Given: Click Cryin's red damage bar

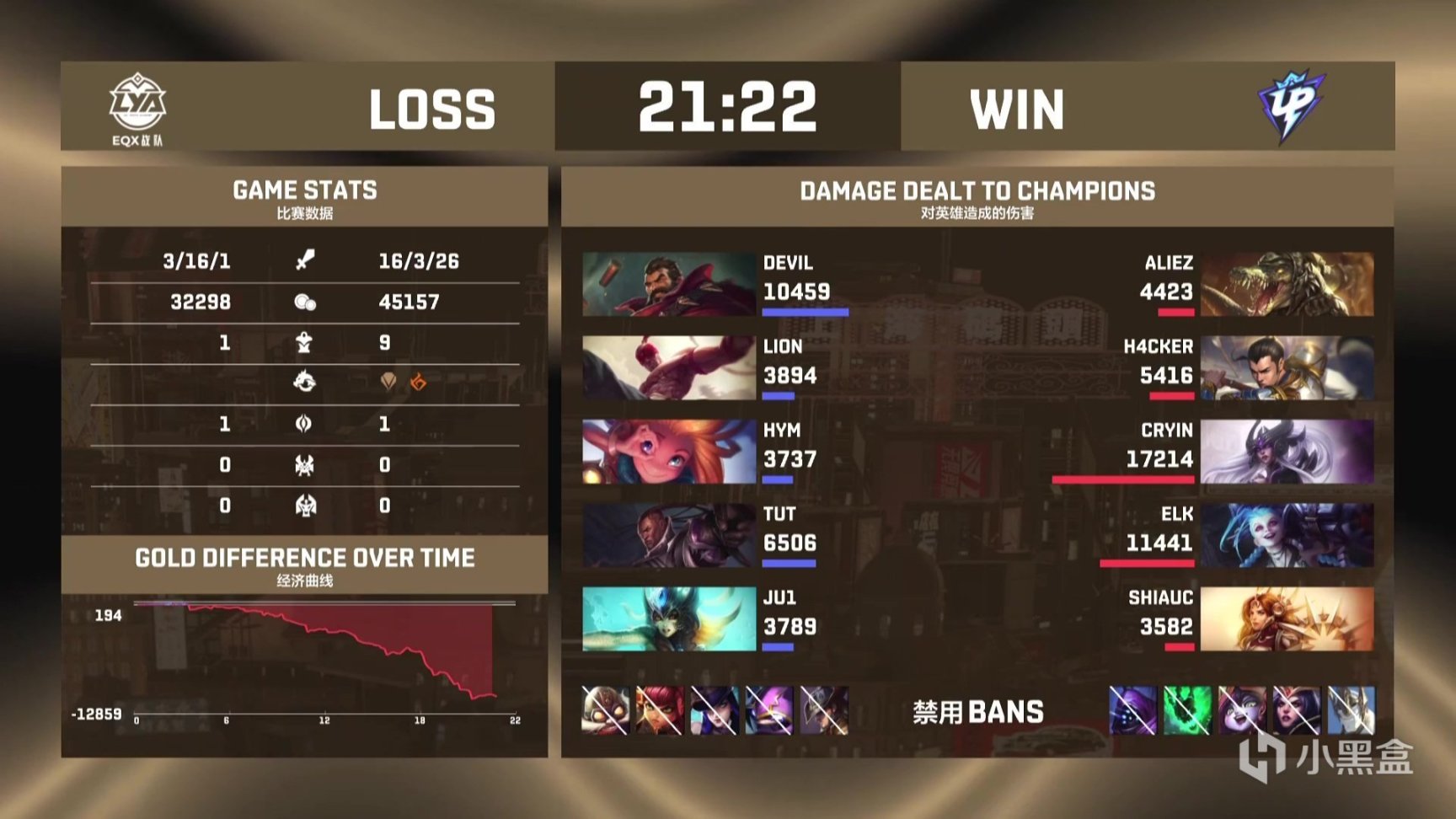Looking at the screenshot, I should click(1125, 479).
